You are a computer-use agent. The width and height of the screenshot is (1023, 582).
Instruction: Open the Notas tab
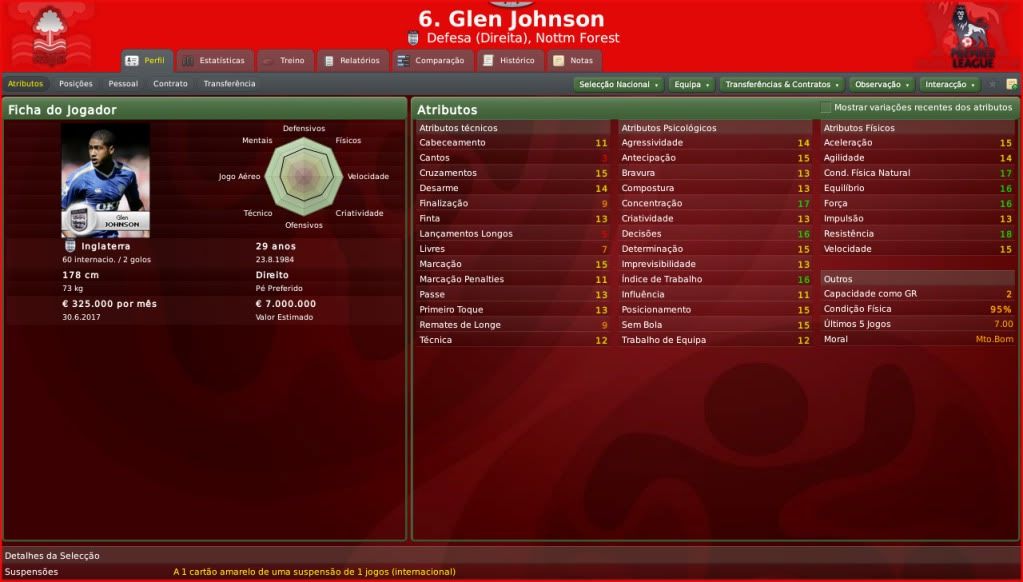point(573,61)
